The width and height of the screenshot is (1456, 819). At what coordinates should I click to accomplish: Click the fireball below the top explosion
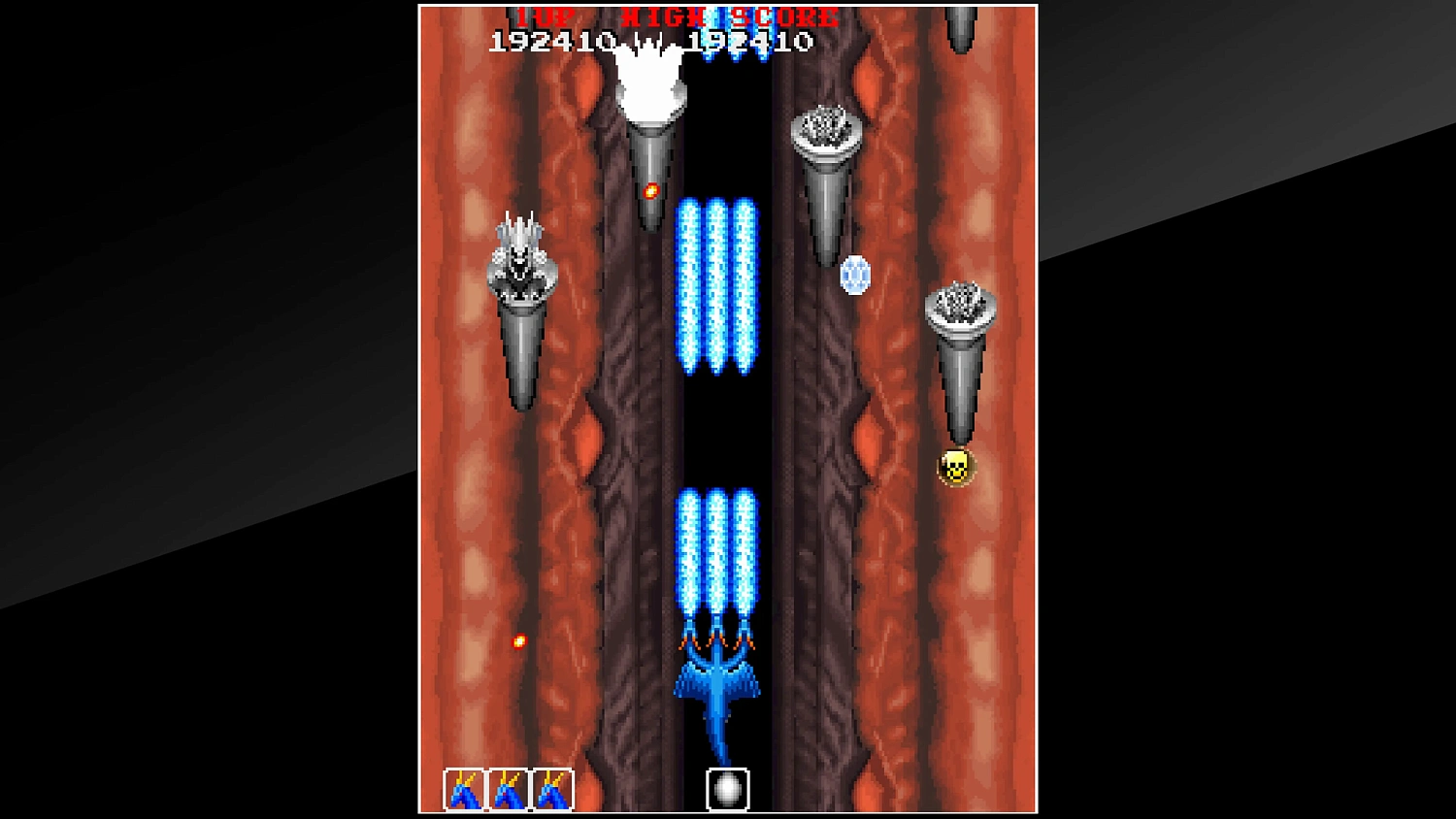tap(650, 190)
